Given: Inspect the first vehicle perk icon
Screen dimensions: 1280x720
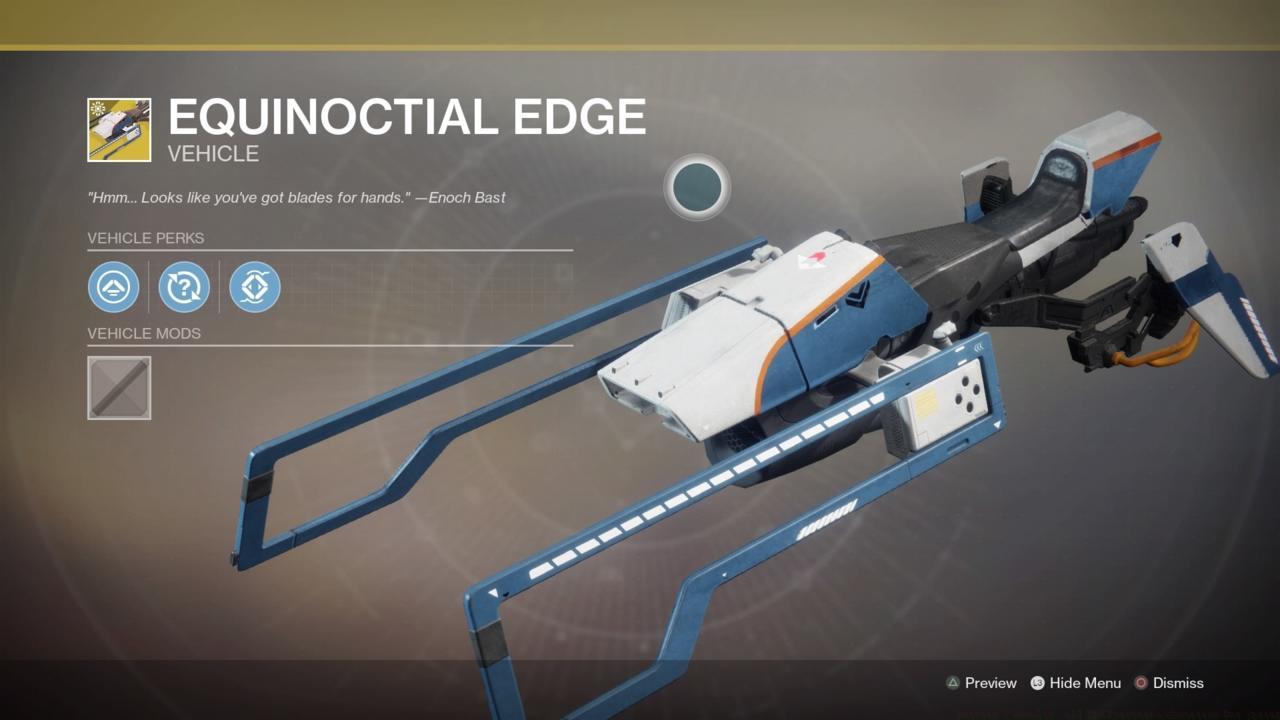Looking at the screenshot, I should (114, 287).
